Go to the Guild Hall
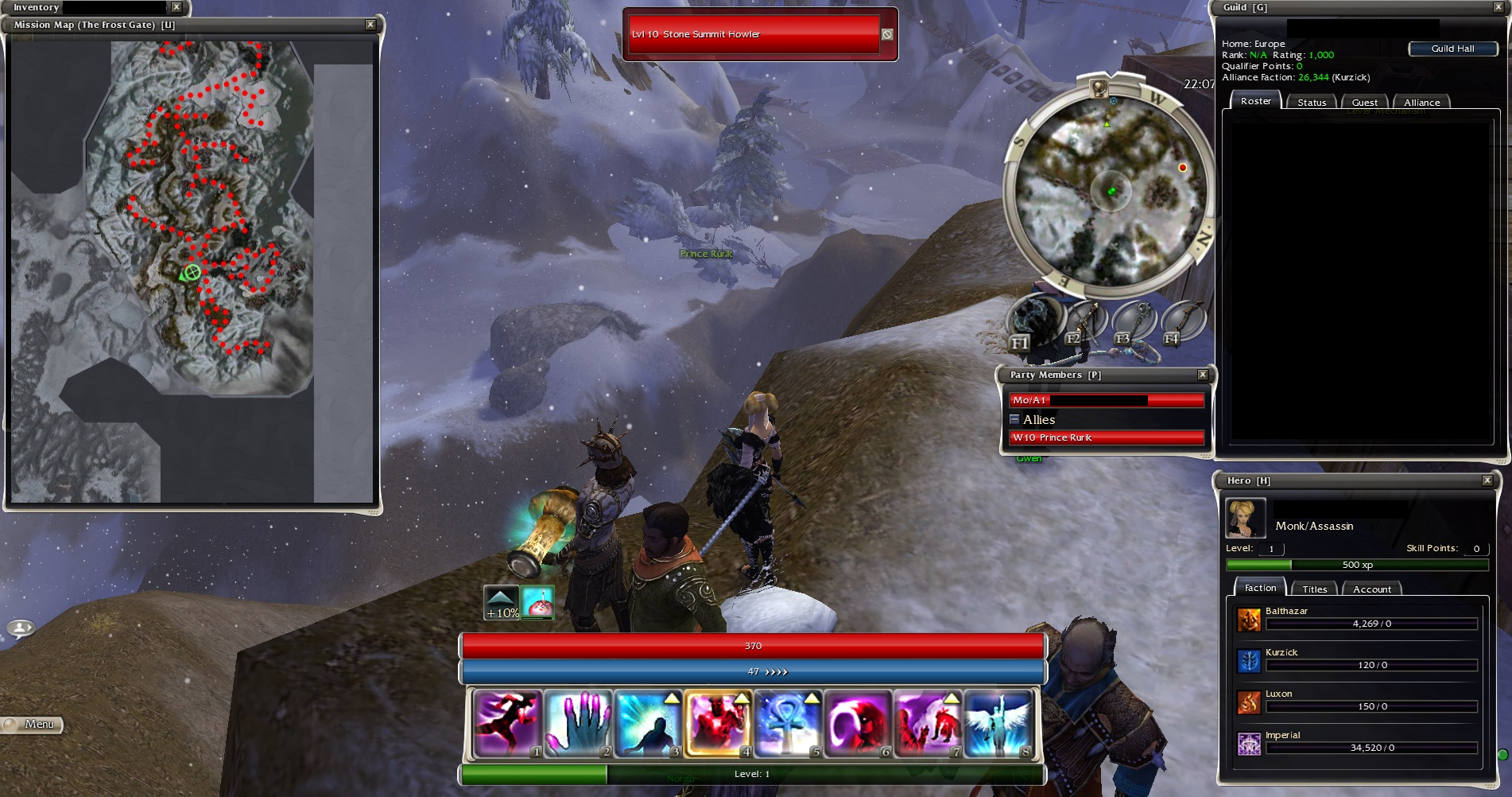This screenshot has width=1512, height=797. point(1452,49)
